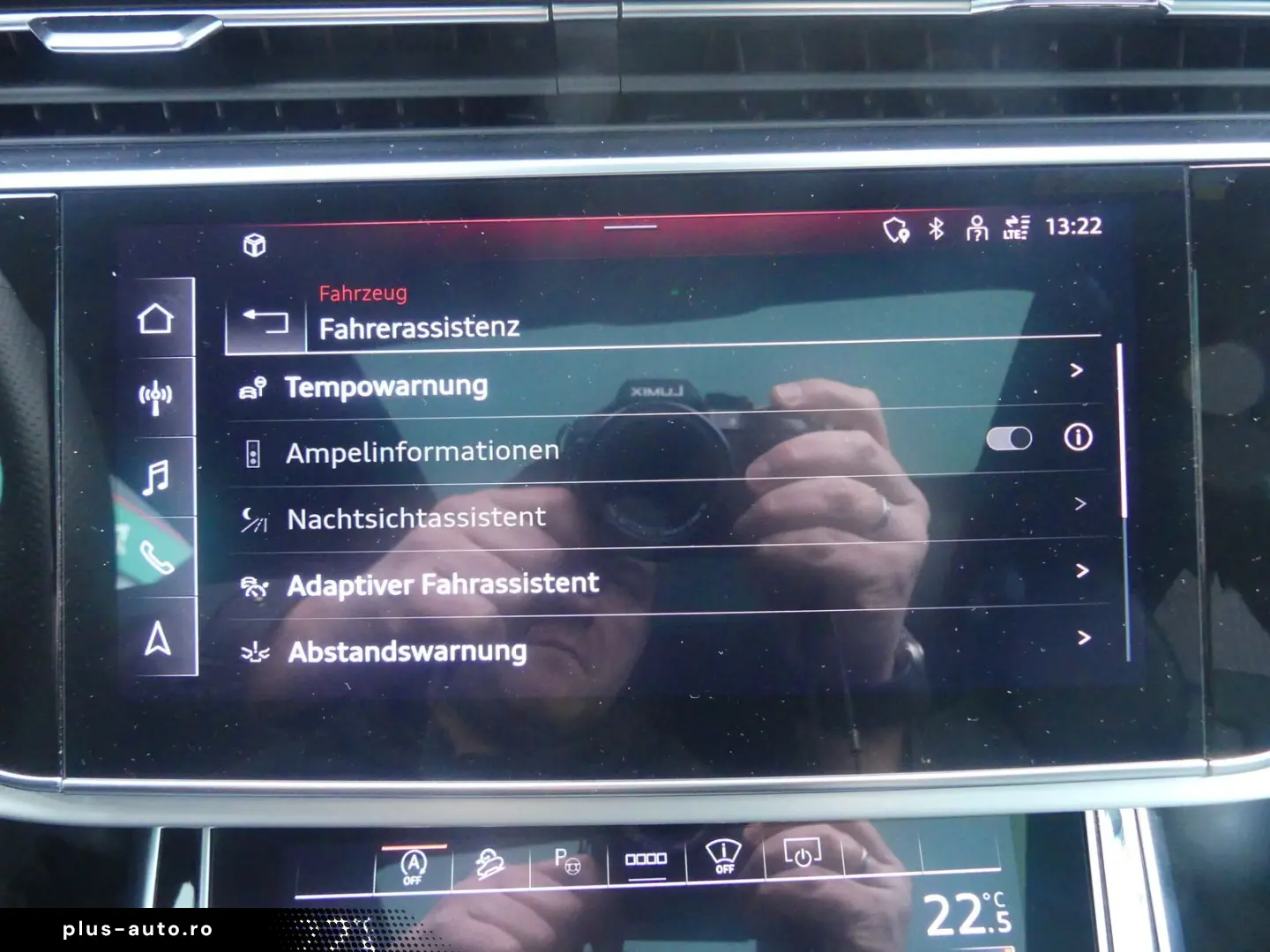The height and width of the screenshot is (952, 1270).
Task: Select Nachtsichtassistent from the list
Action: [x=415, y=517]
